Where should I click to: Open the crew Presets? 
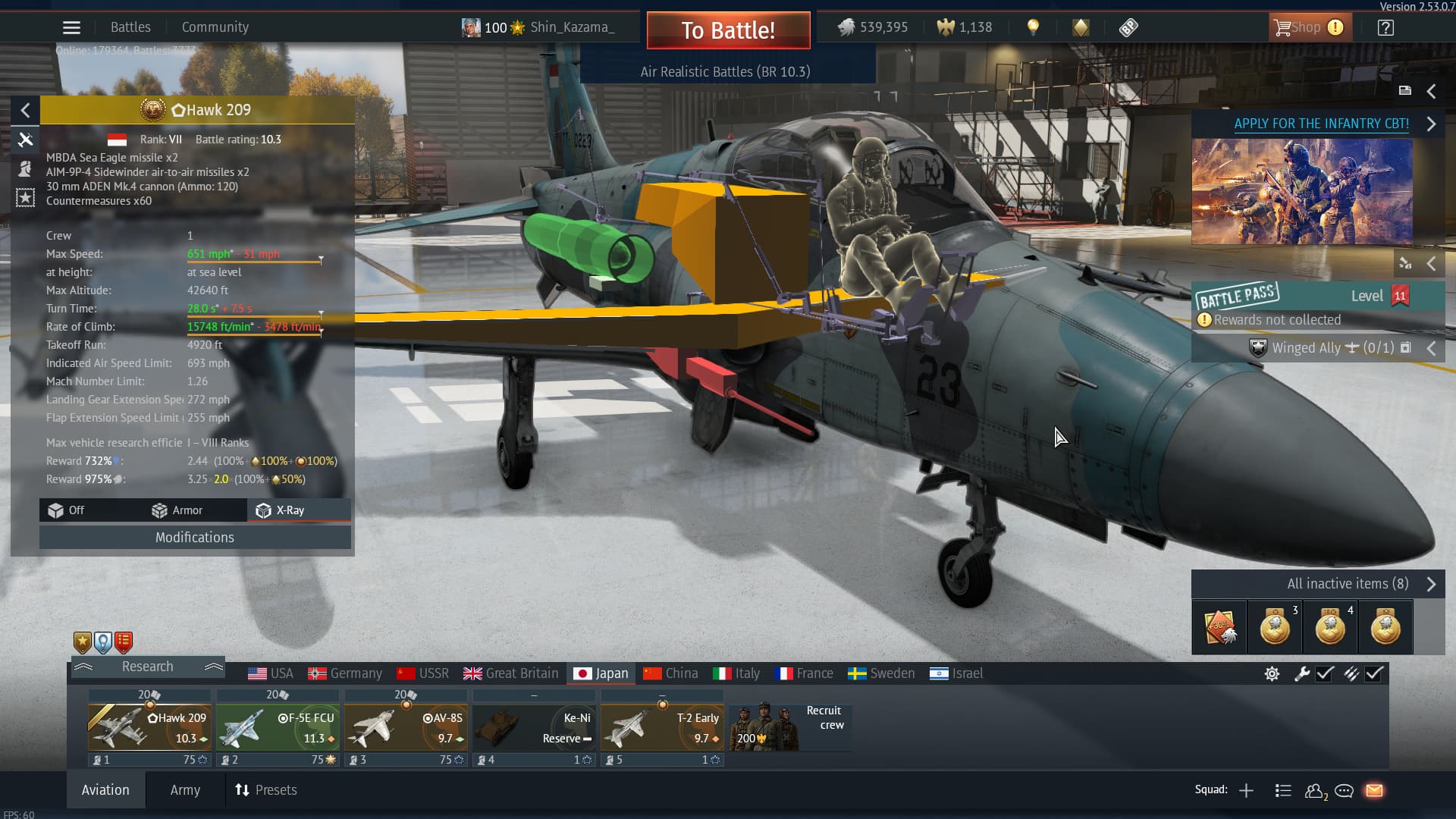tap(266, 790)
